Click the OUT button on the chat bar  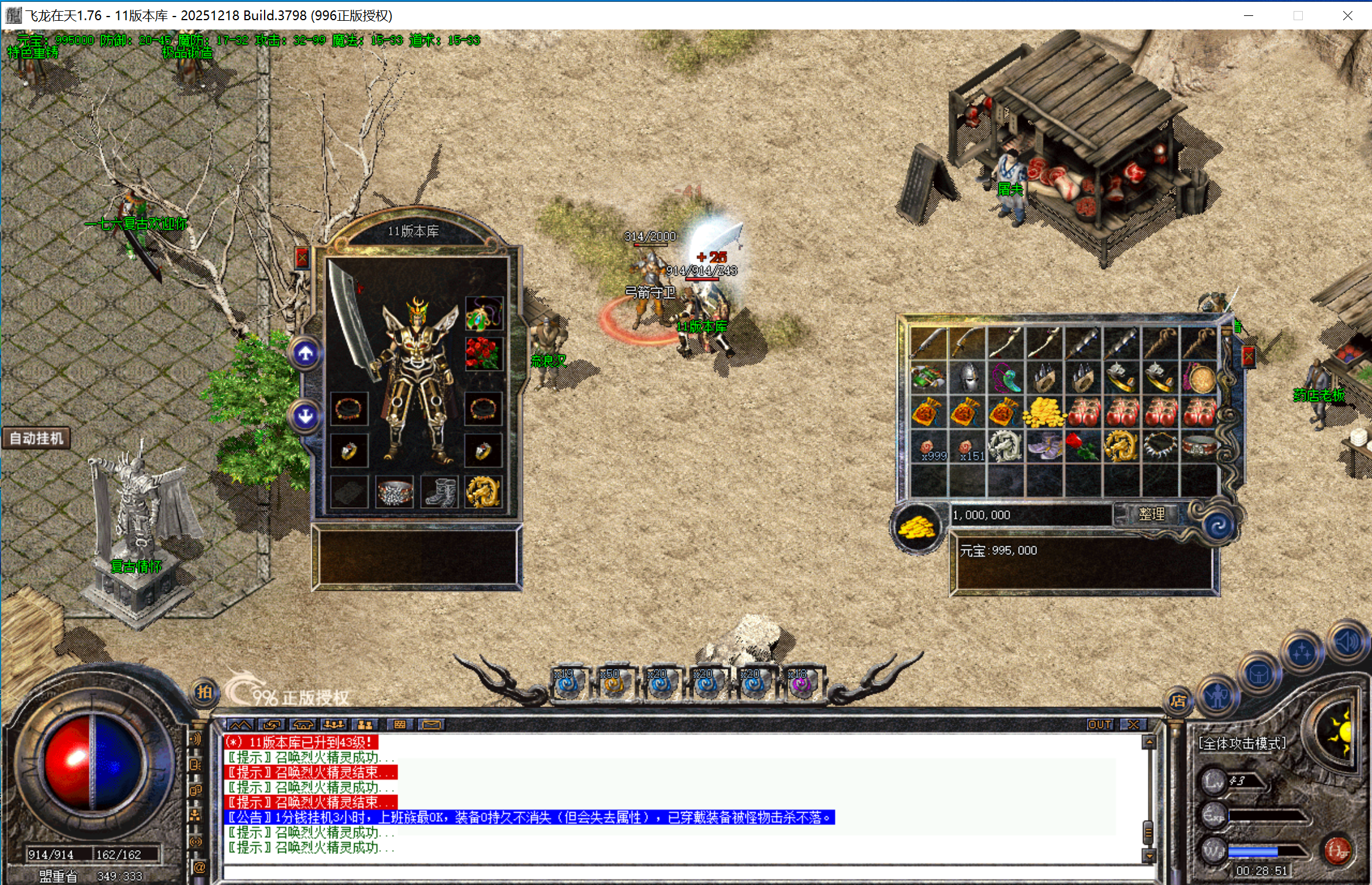(x=1099, y=725)
